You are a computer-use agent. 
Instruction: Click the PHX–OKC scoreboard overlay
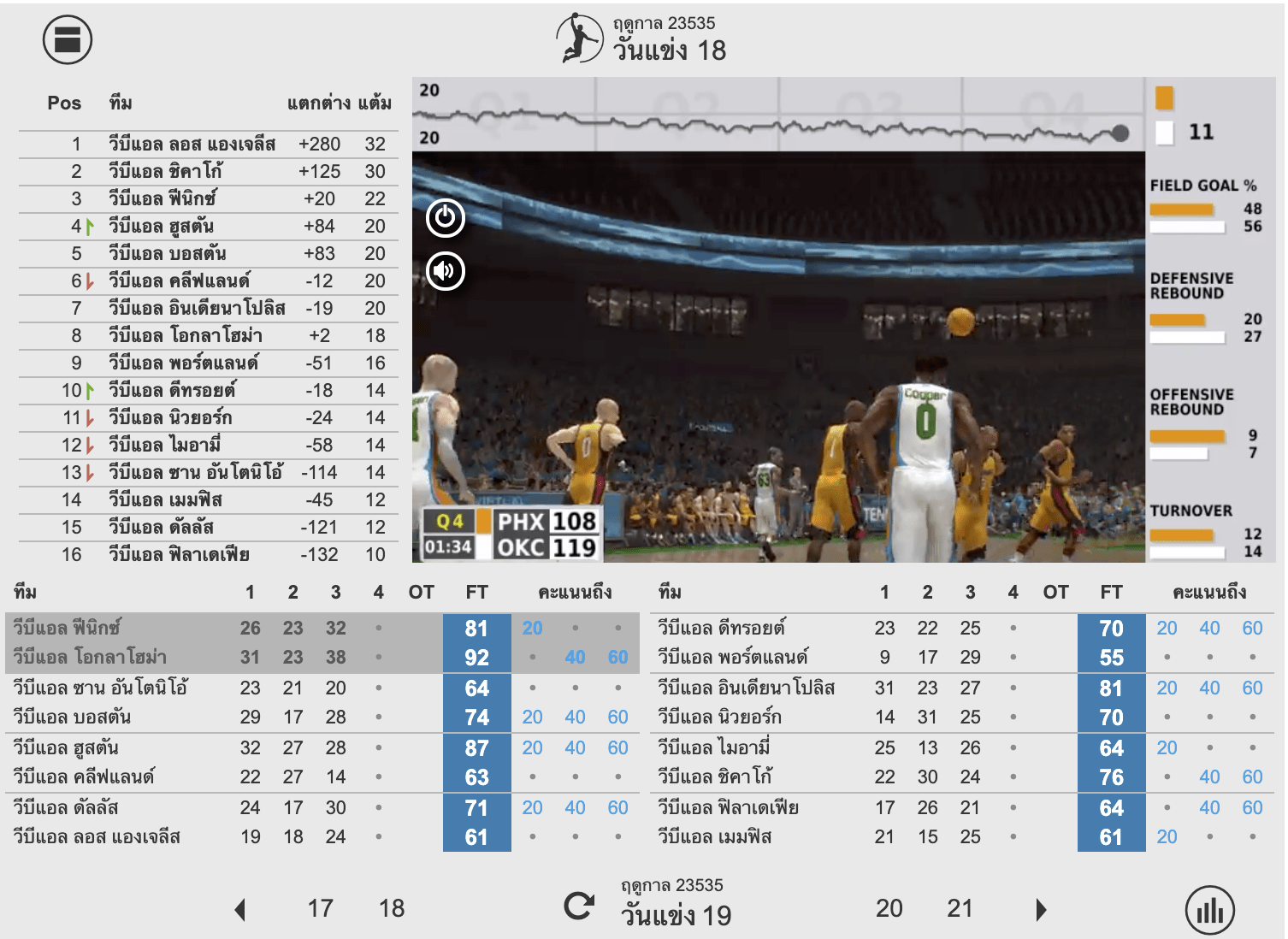click(509, 533)
